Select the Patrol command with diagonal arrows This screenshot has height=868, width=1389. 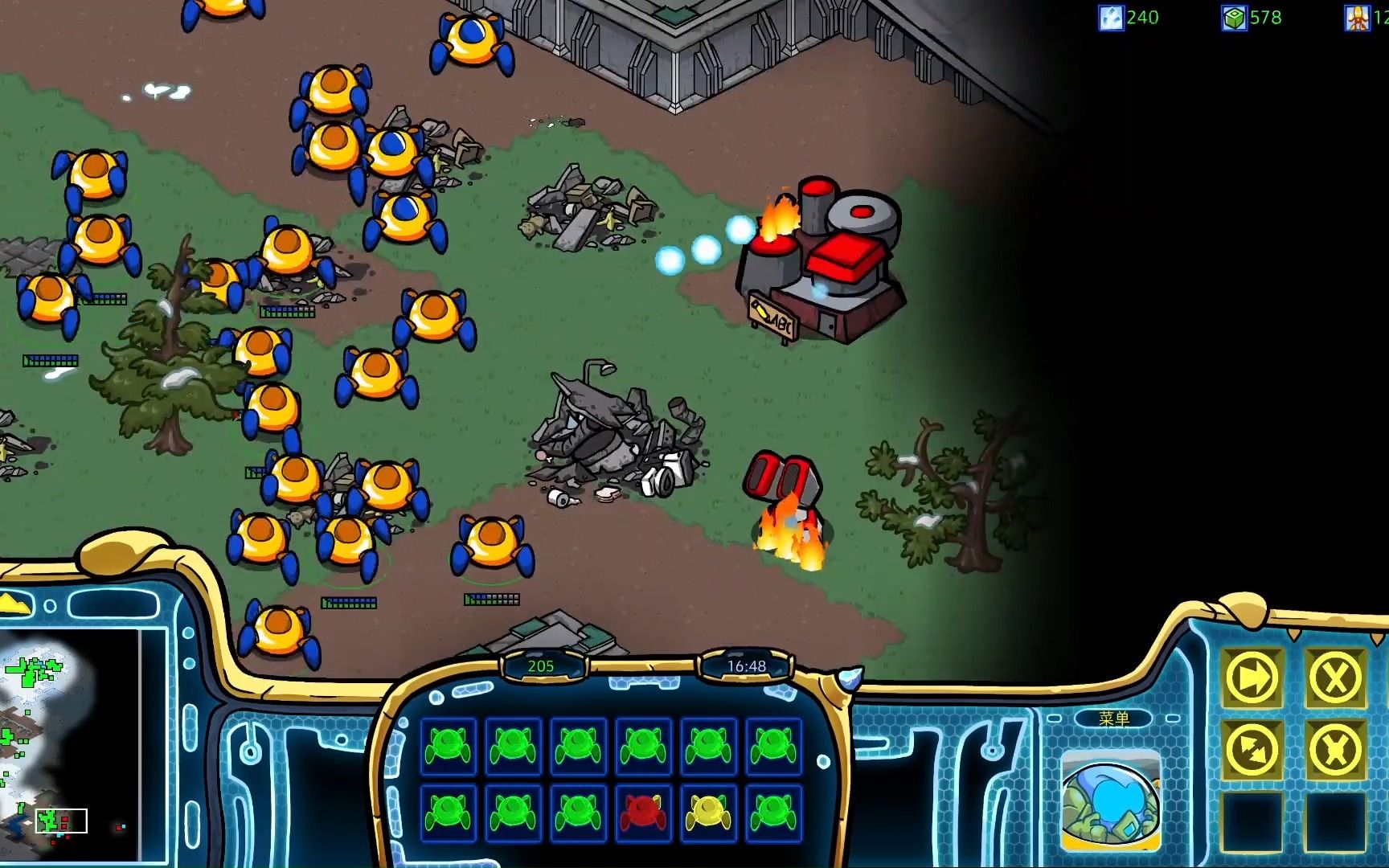[x=1252, y=751]
